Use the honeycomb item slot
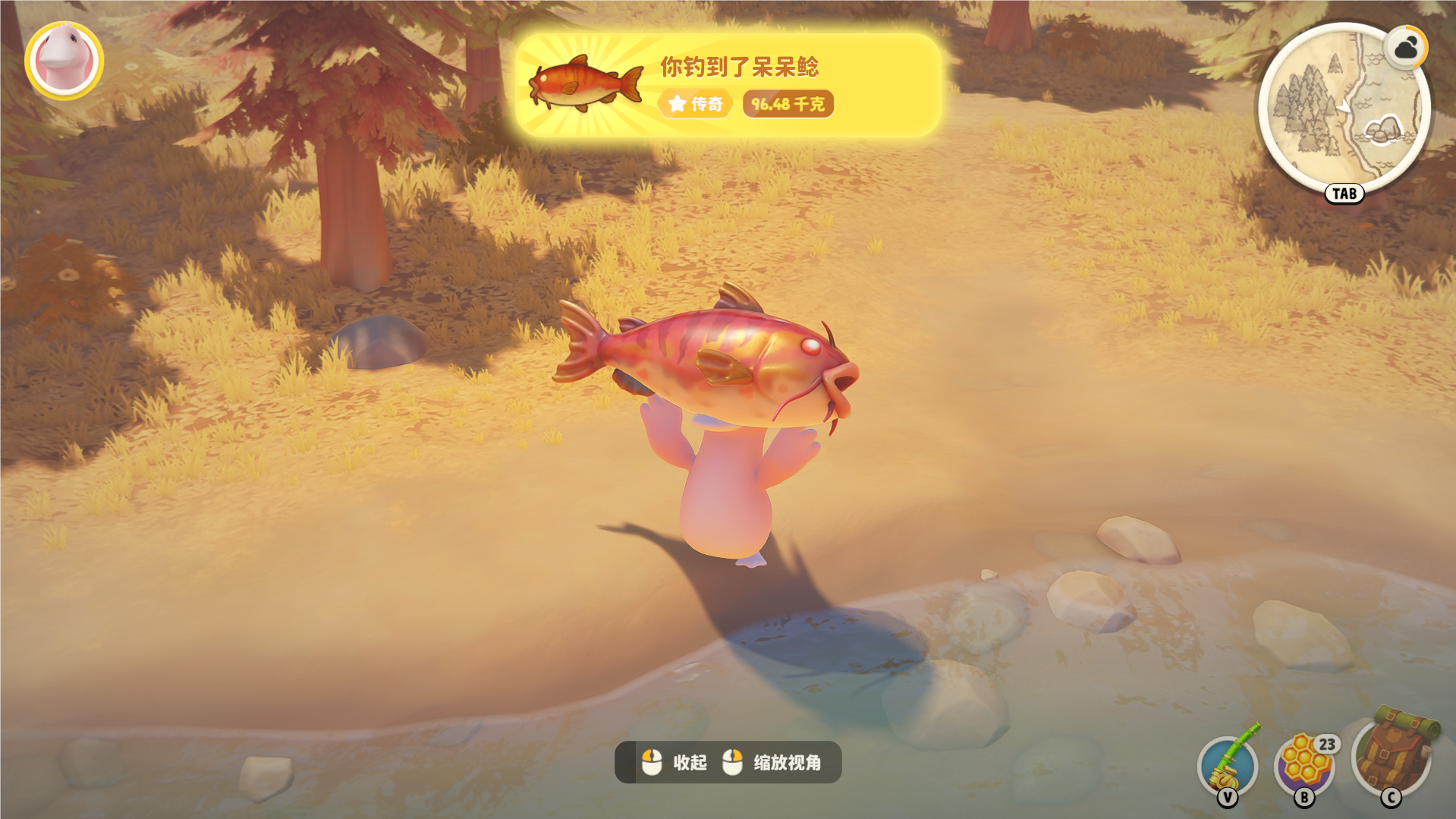 (x=1304, y=764)
